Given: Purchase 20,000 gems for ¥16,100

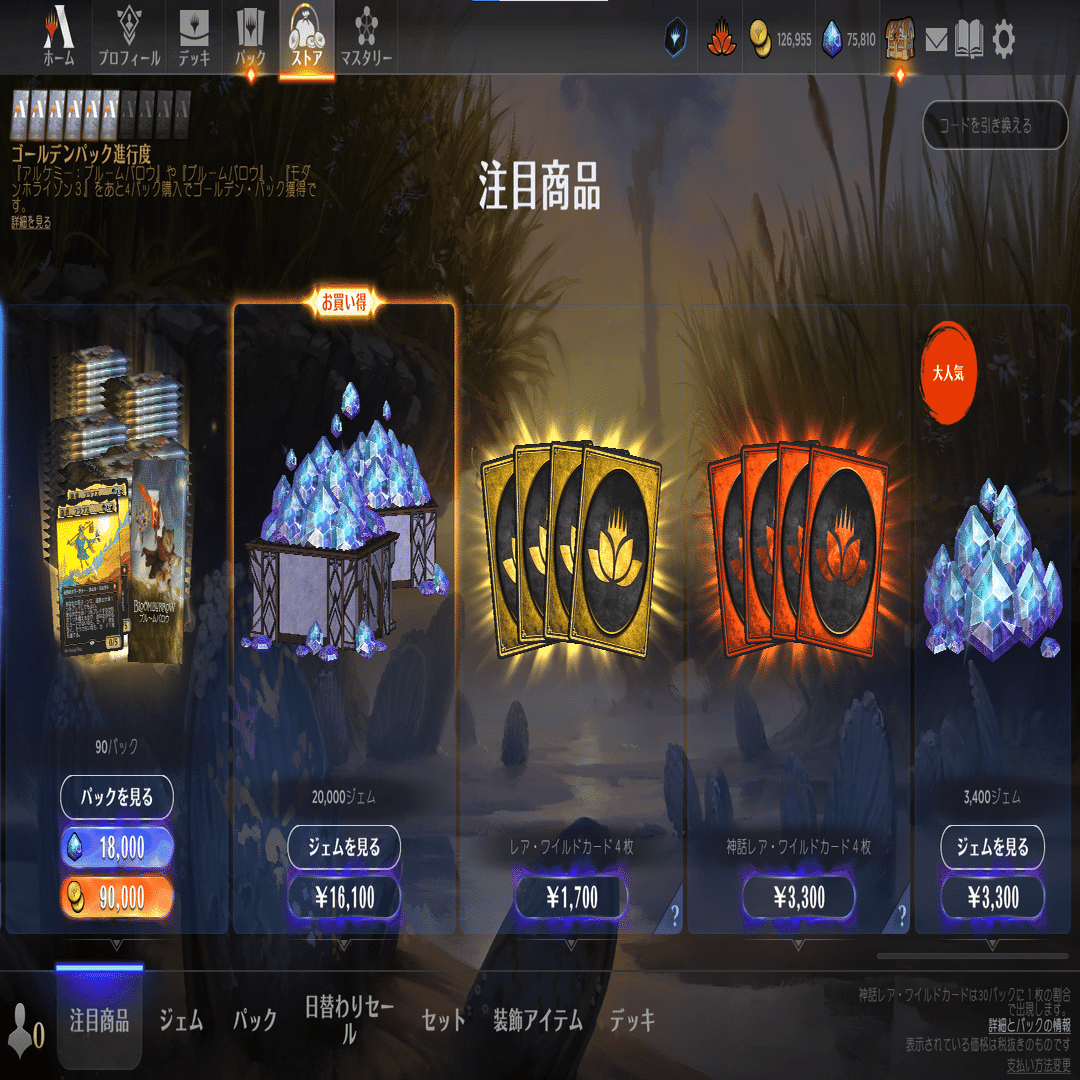Looking at the screenshot, I should pos(344,897).
